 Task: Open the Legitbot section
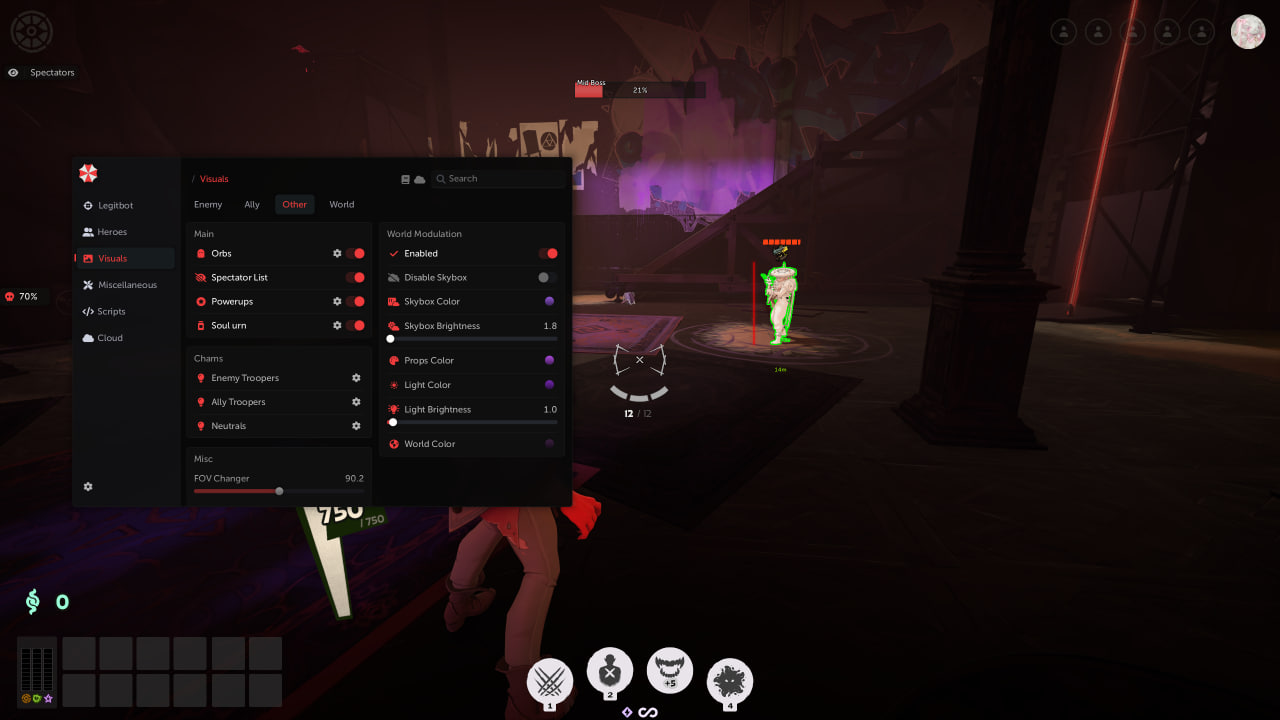pyautogui.click(x=115, y=206)
